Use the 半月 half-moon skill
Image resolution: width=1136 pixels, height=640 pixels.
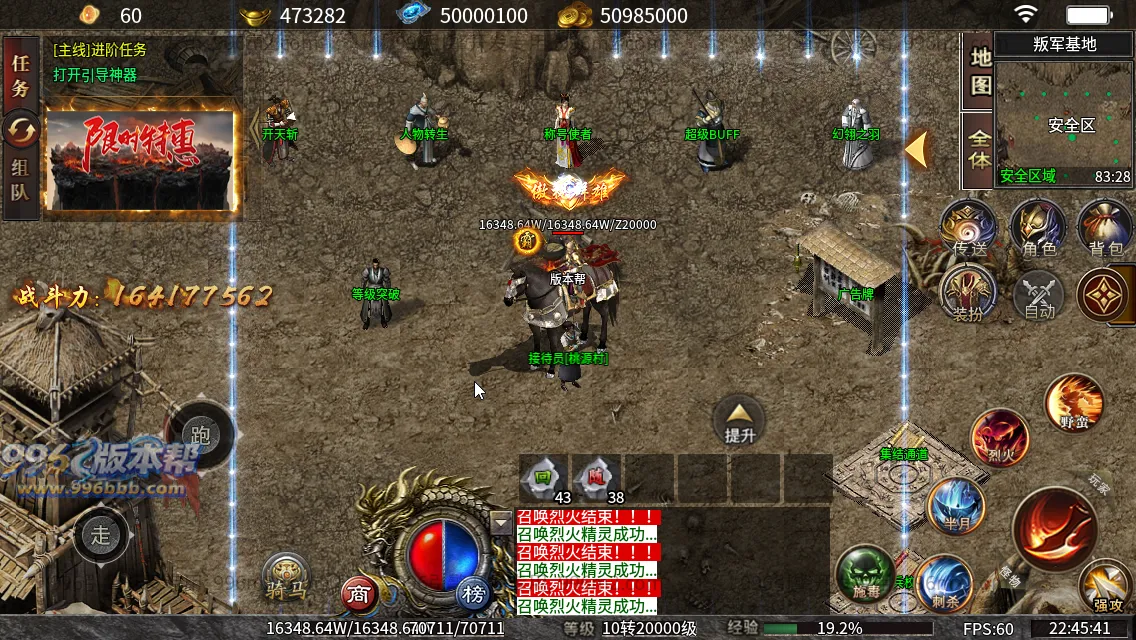pos(956,505)
